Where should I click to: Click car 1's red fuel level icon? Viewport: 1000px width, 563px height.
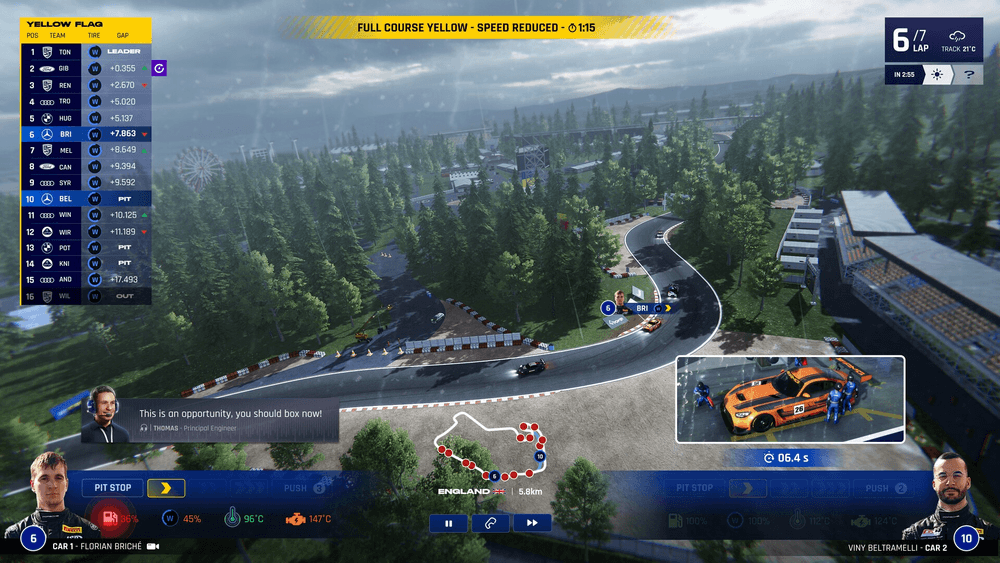coord(106,519)
